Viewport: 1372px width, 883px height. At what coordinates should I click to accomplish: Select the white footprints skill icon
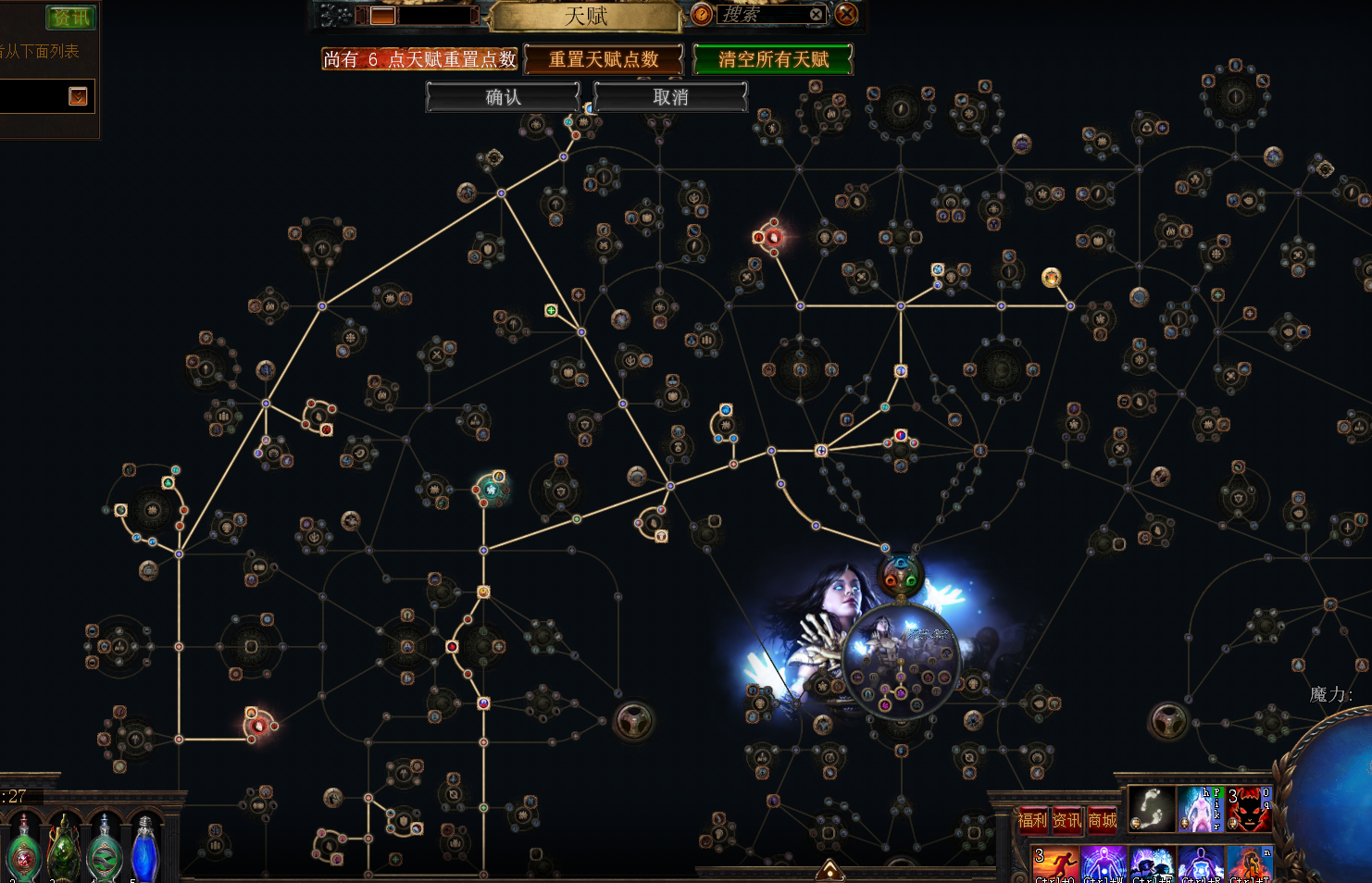[1152, 809]
